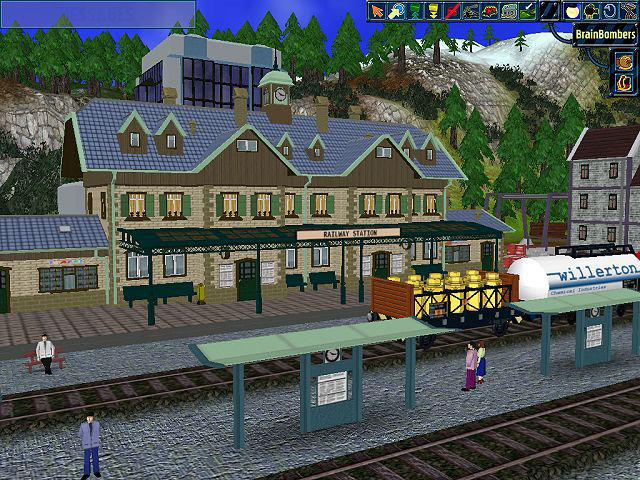The width and height of the screenshot is (640, 480).
Task: Choose the green down-arrow tool
Action: point(416,10)
